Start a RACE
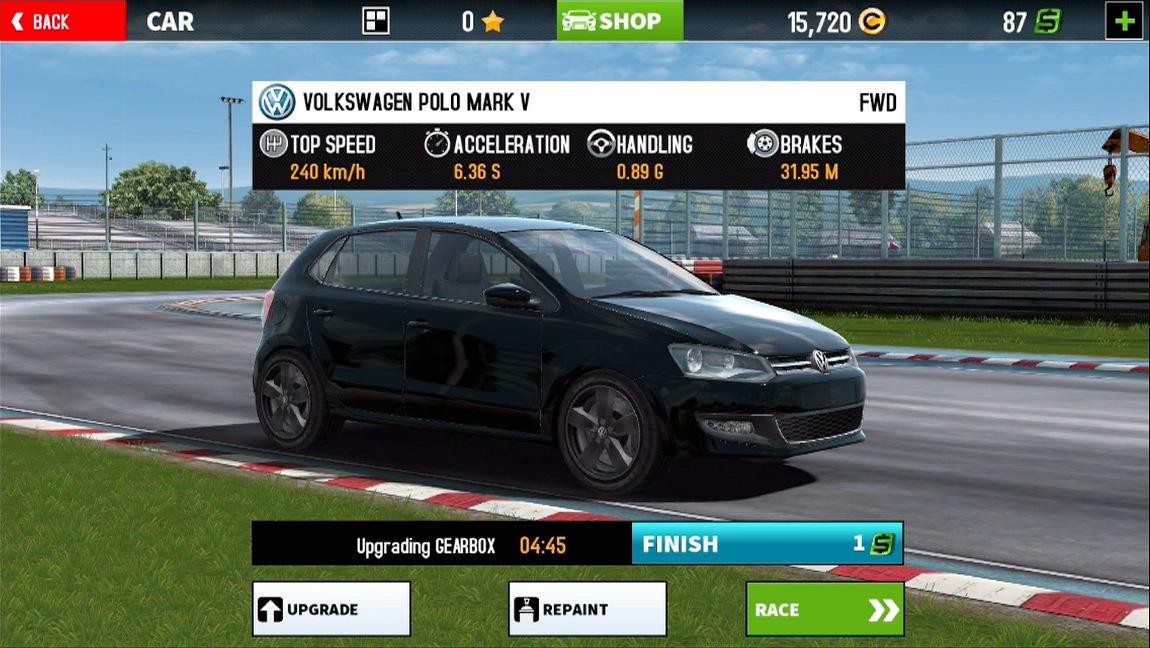The width and height of the screenshot is (1150, 648). click(x=824, y=609)
